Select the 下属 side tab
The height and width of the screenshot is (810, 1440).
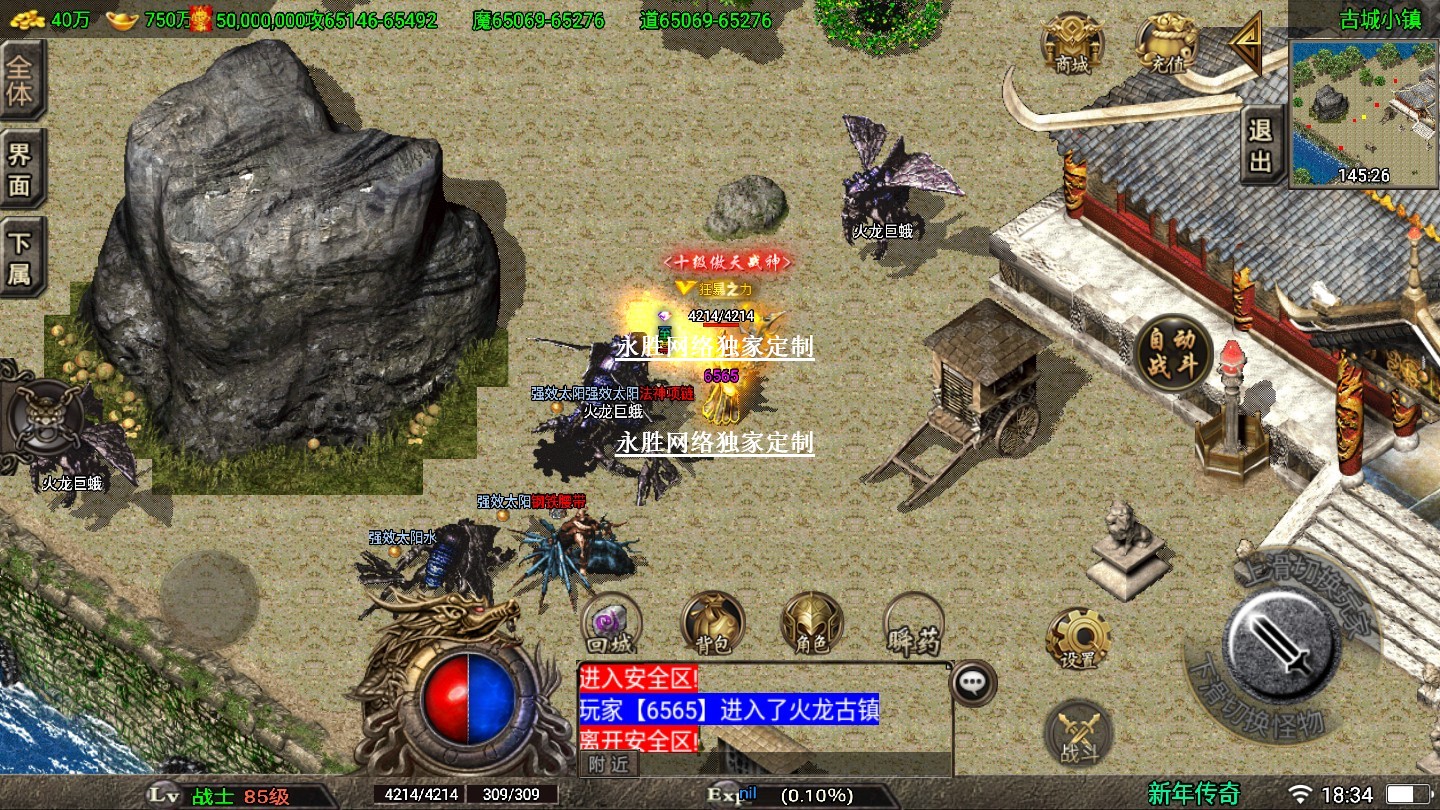pos(20,257)
